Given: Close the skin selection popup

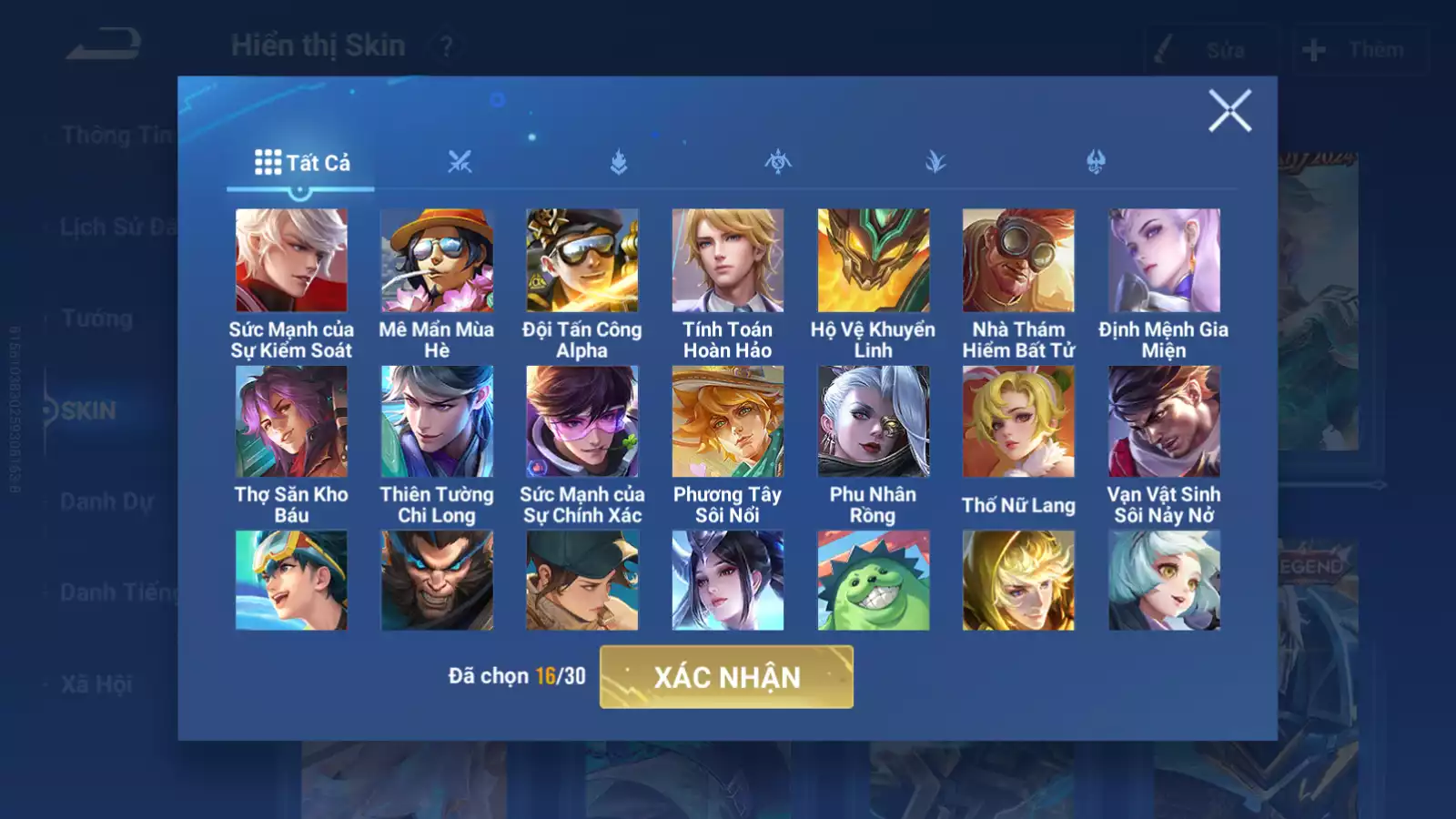Looking at the screenshot, I should [x=1229, y=111].
